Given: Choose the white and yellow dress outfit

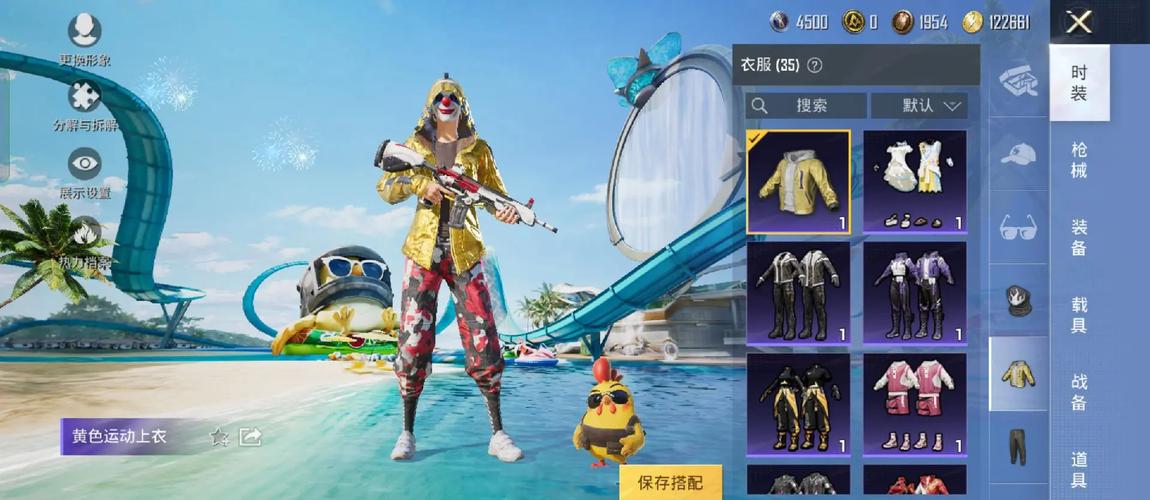Looking at the screenshot, I should tap(915, 182).
